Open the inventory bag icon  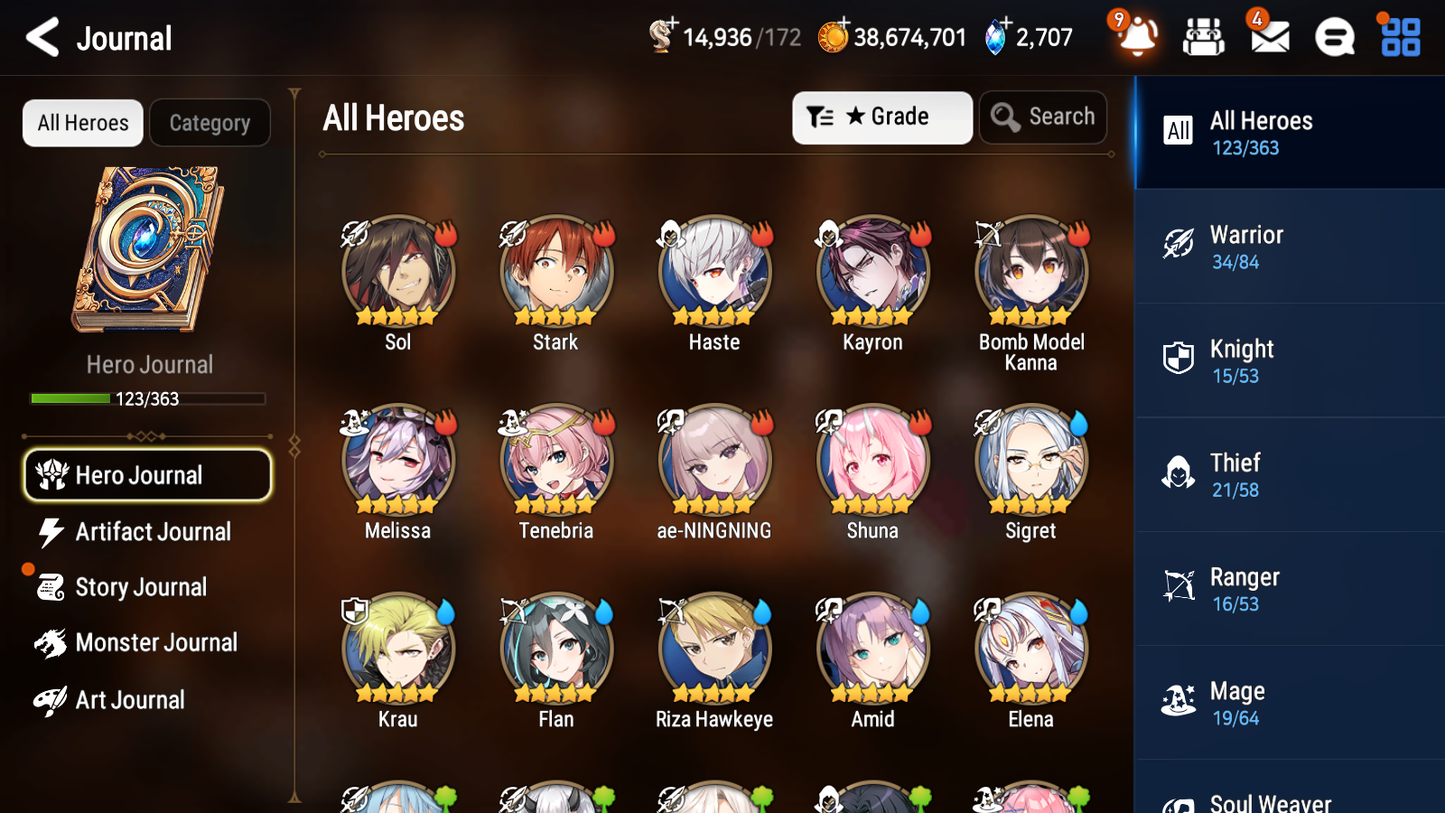[x=1203, y=36]
